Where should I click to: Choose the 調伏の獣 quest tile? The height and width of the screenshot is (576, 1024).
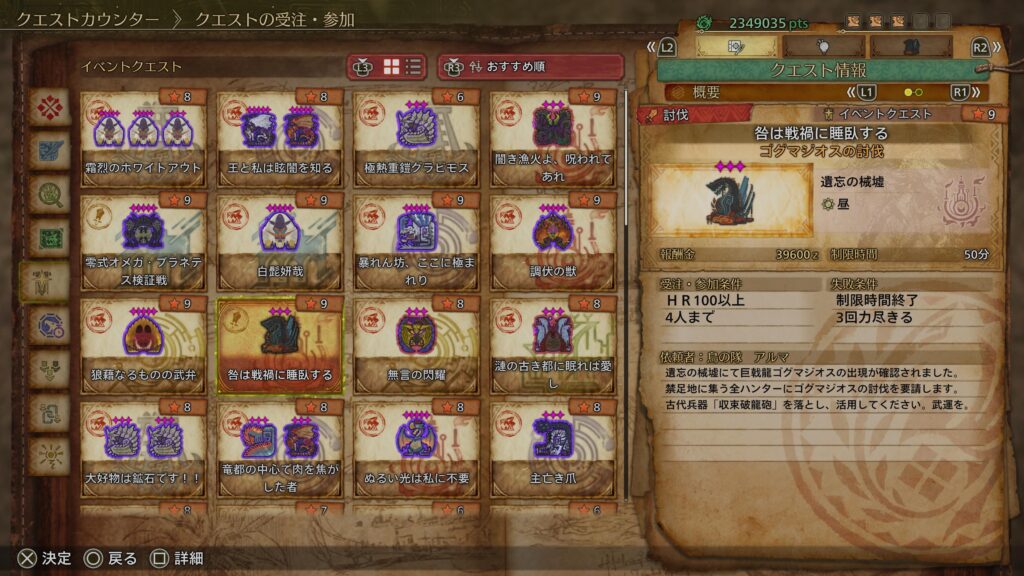(553, 247)
